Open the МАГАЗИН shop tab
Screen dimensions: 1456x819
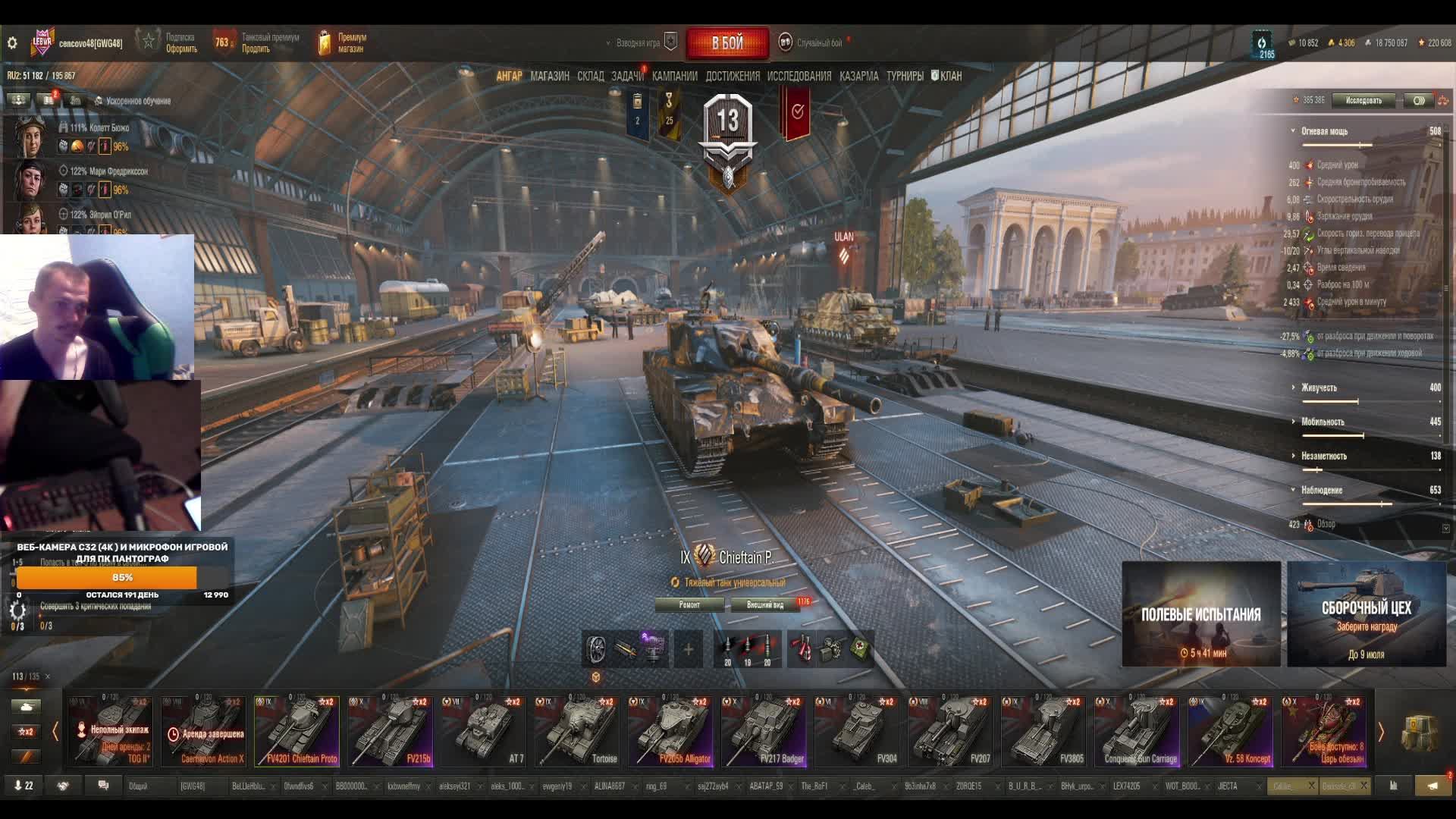coord(550,76)
